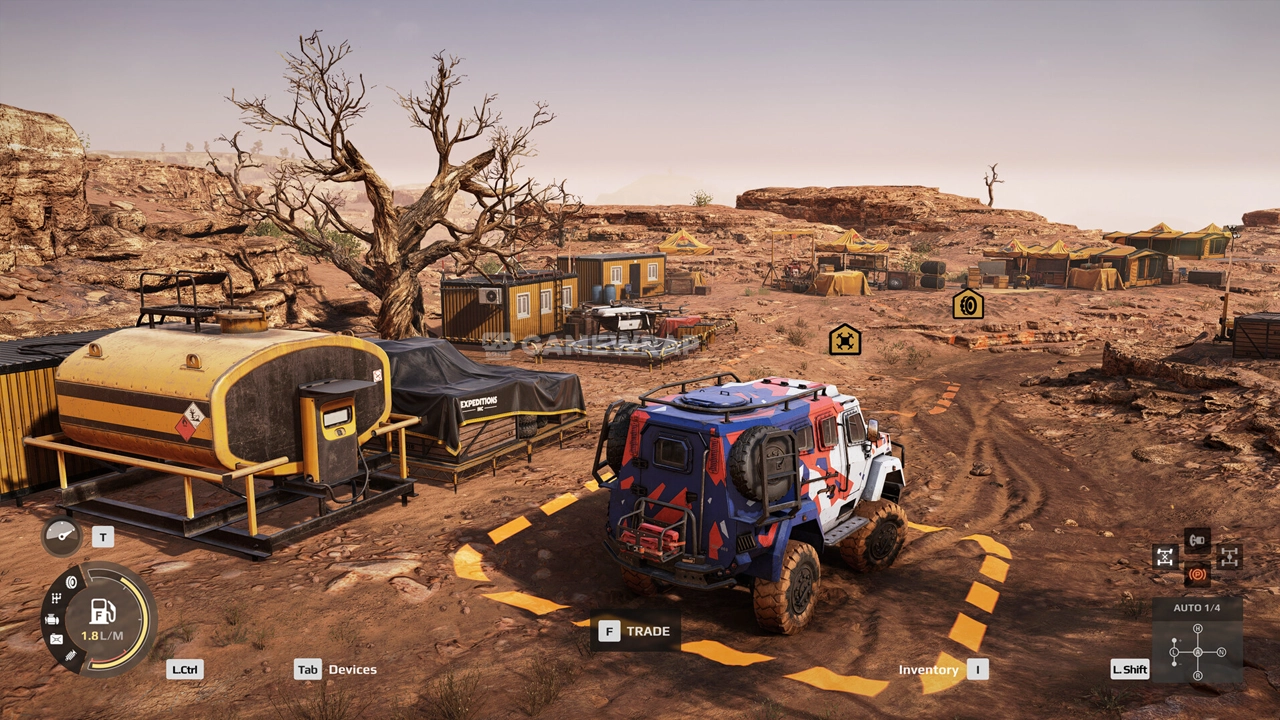The image size is (1280, 720).
Task: Open the AUTO 1/4 gearbox panel
Action: [x=1197, y=640]
